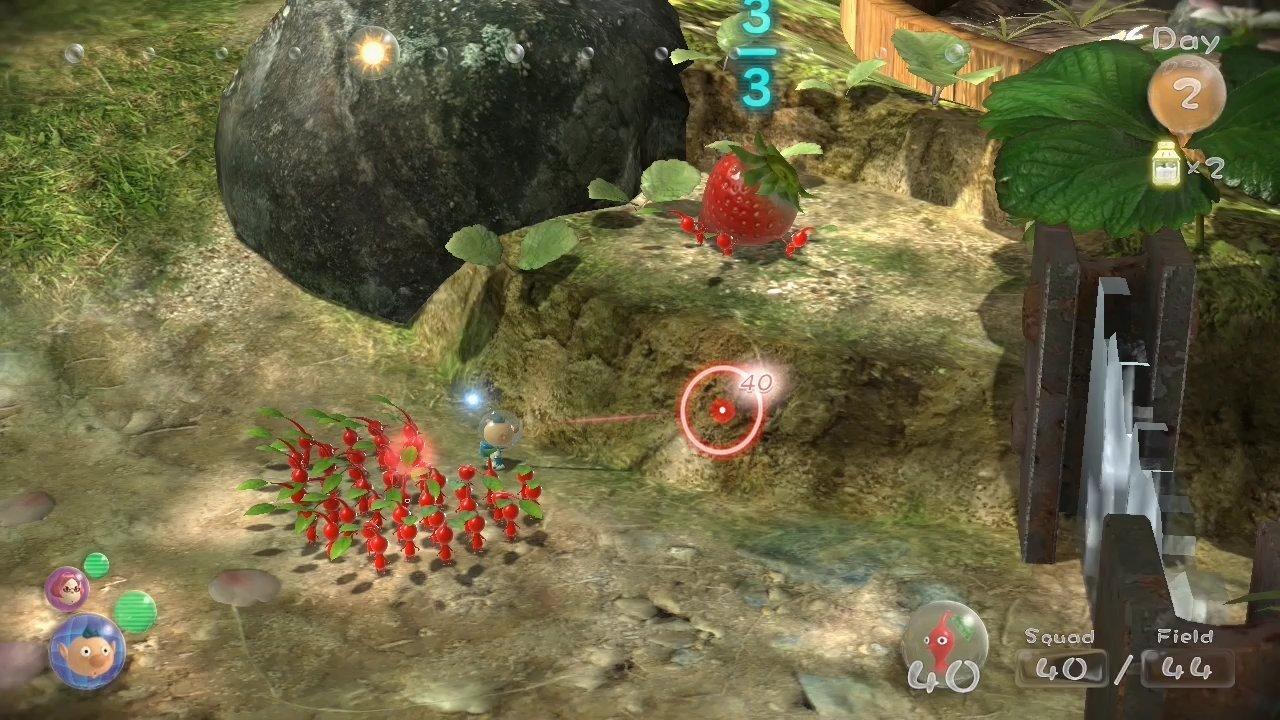Viewport: 1280px width, 720px height.
Task: Select Alph's leader portrait icon
Action: tap(85, 650)
